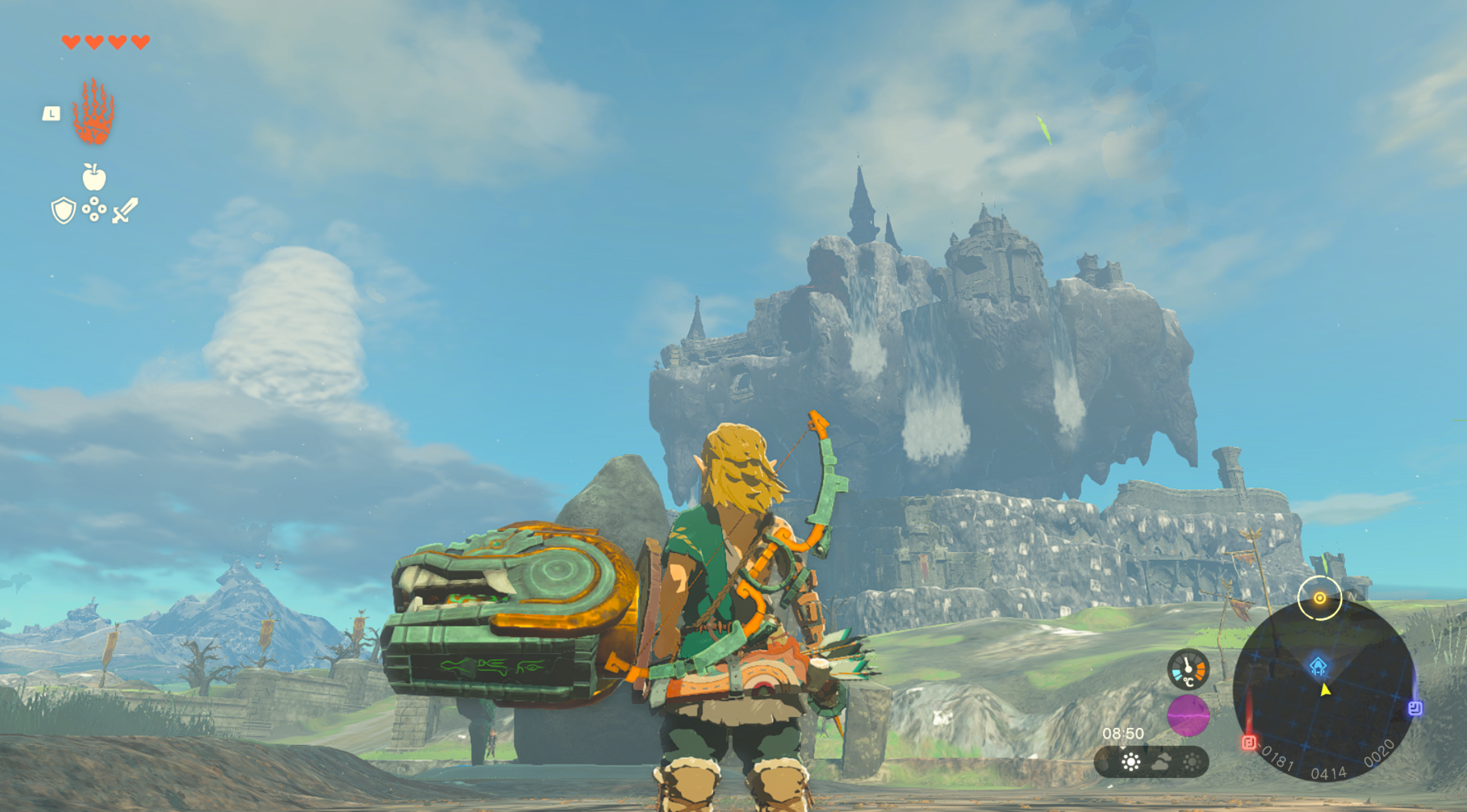The height and width of the screenshot is (812, 1467).
Task: Open the circular minimap
Action: point(1323,692)
